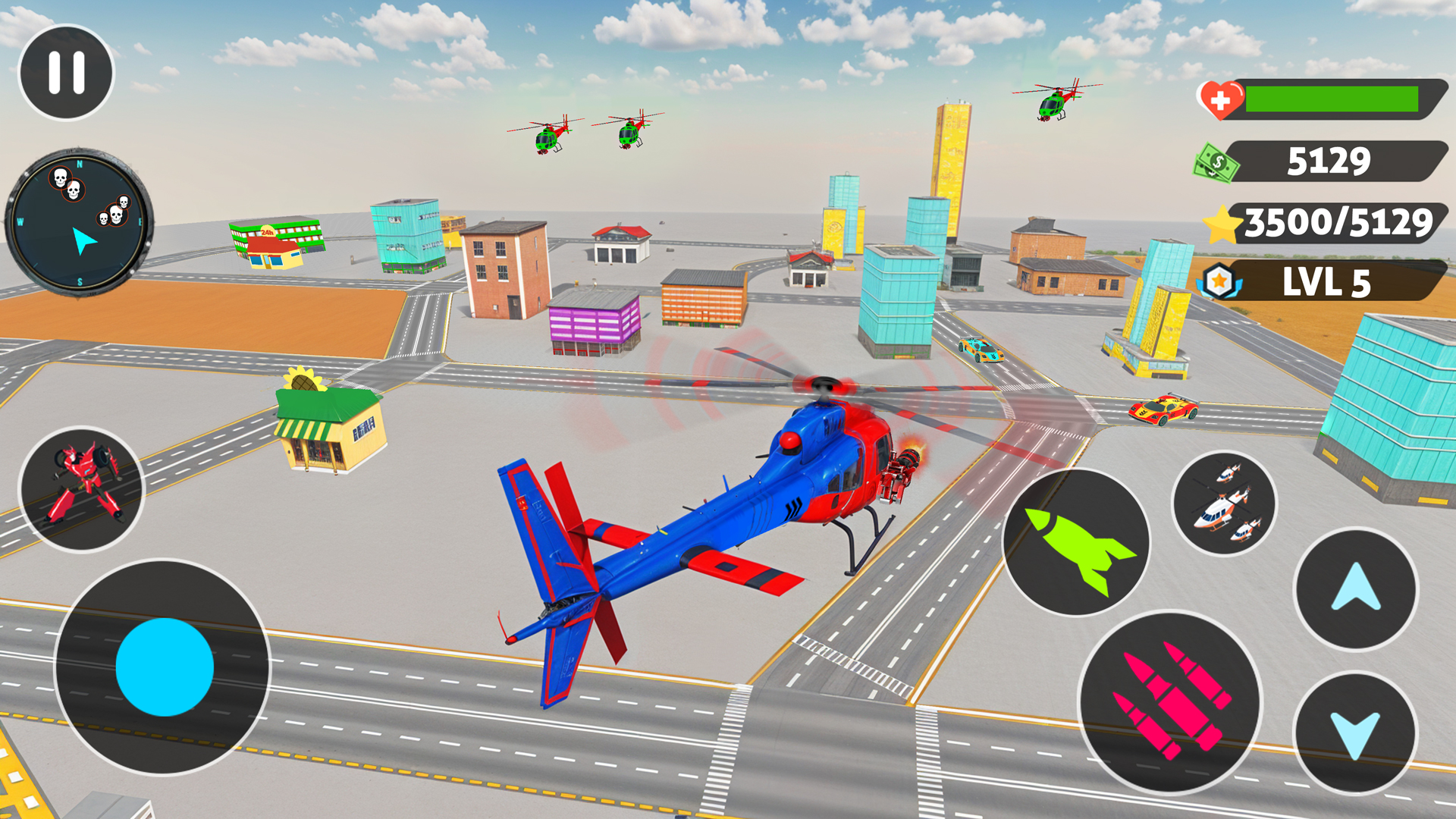Tap the LVL 5 badge

[1329, 283]
